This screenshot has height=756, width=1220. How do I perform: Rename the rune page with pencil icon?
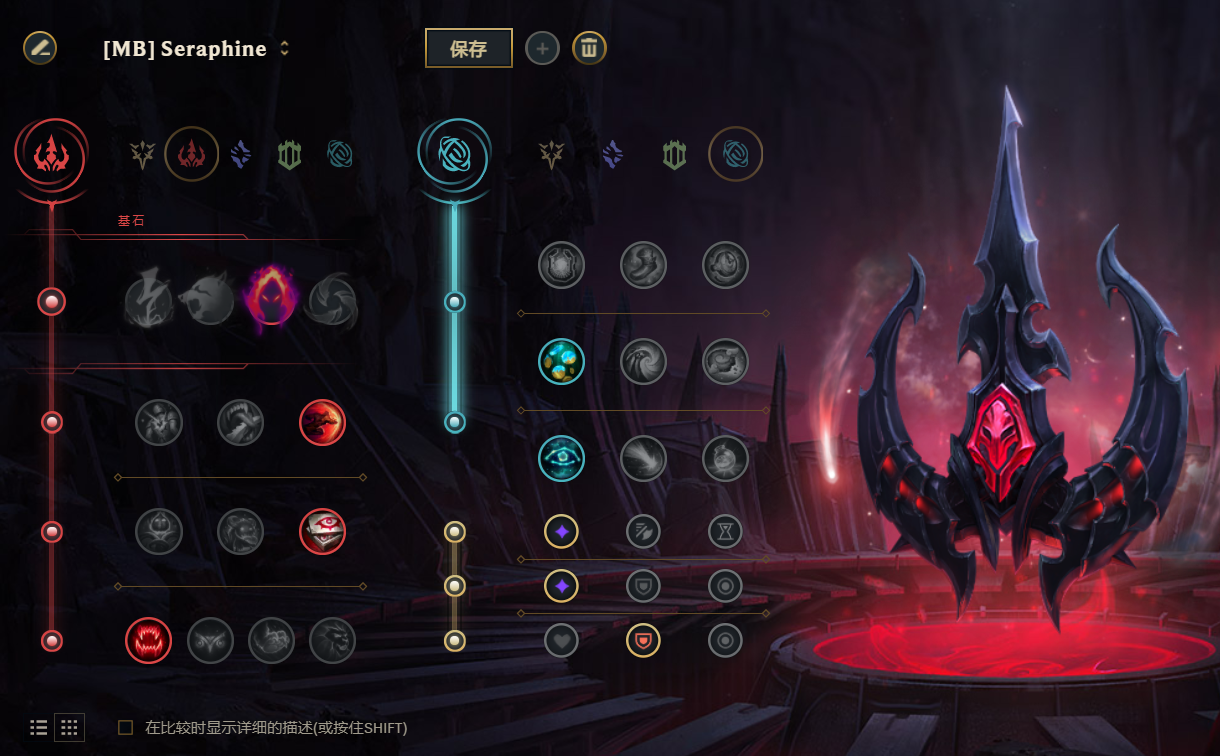click(40, 47)
